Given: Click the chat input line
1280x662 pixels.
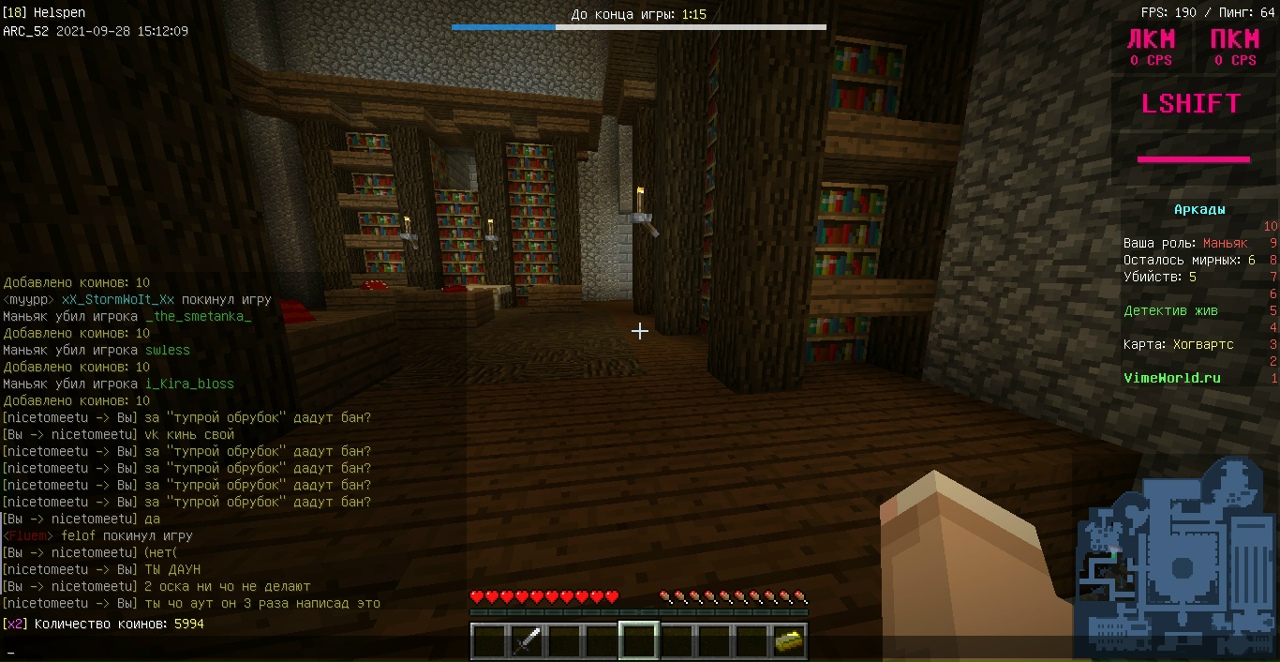Looking at the screenshot, I should (640, 652).
